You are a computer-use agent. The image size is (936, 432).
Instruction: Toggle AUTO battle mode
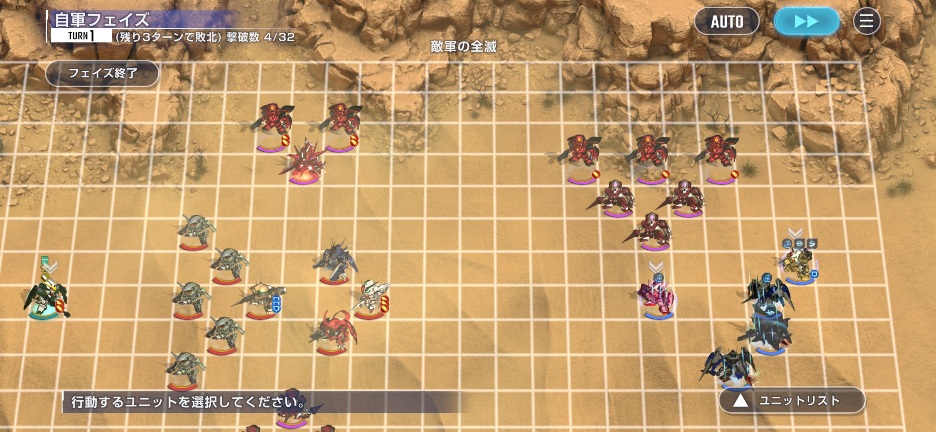[727, 21]
